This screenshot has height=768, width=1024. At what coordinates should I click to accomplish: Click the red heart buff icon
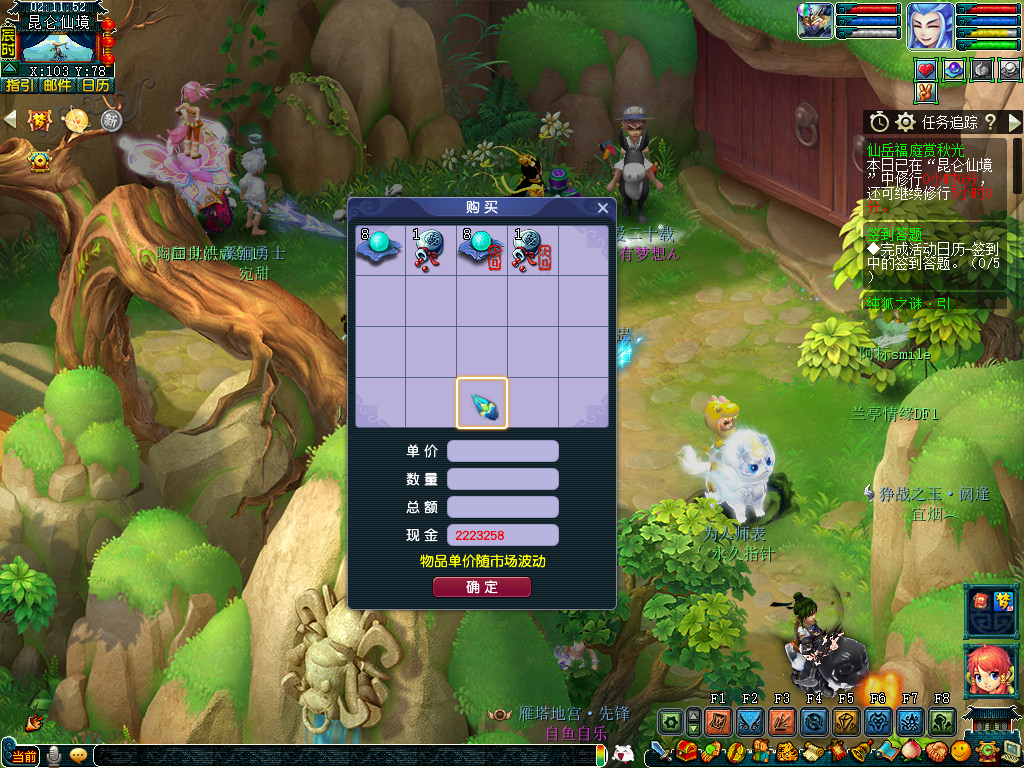pos(926,69)
